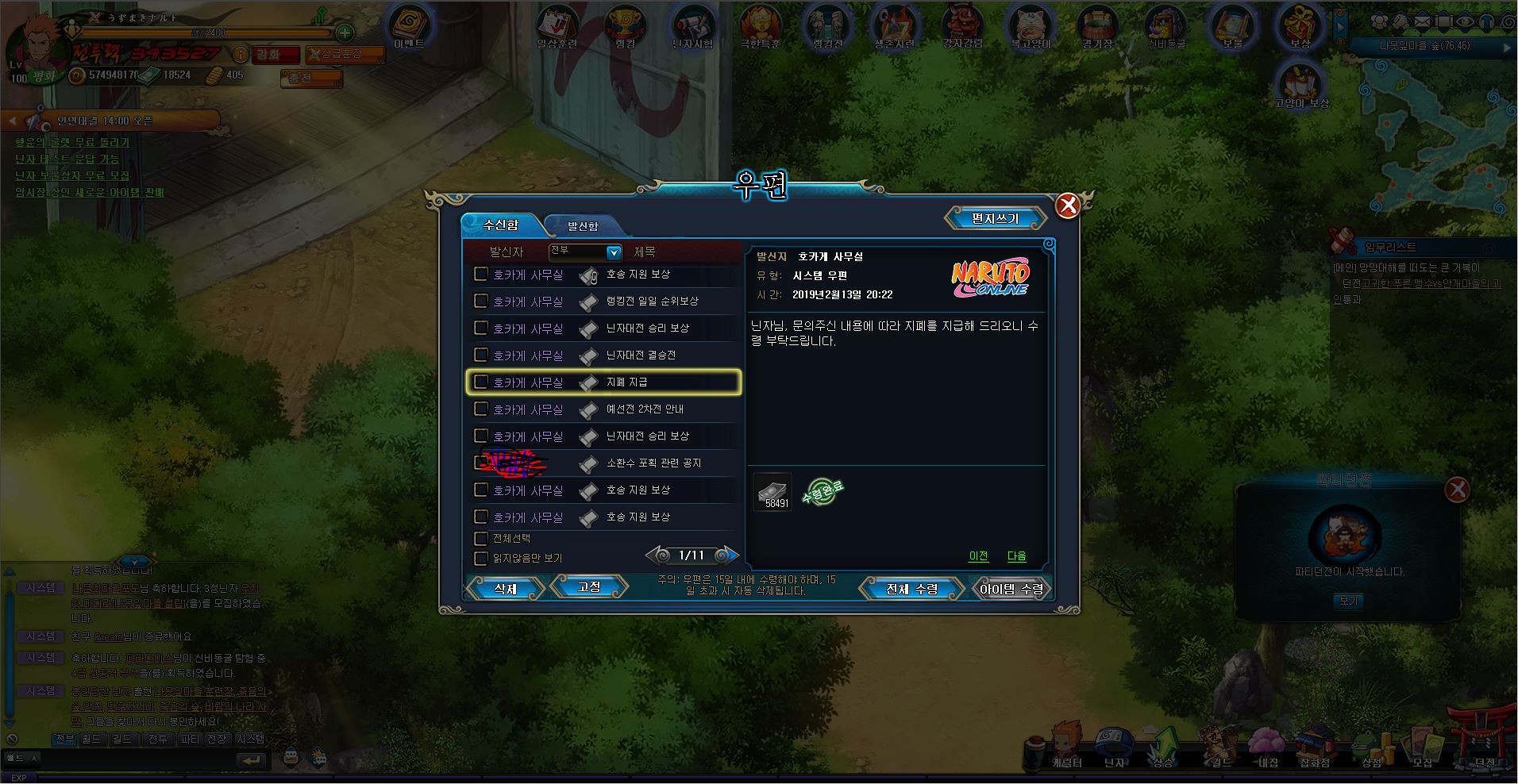Toggle 읽지않음만 보기 unread-only checkbox
The height and width of the screenshot is (784, 1518).
[480, 558]
